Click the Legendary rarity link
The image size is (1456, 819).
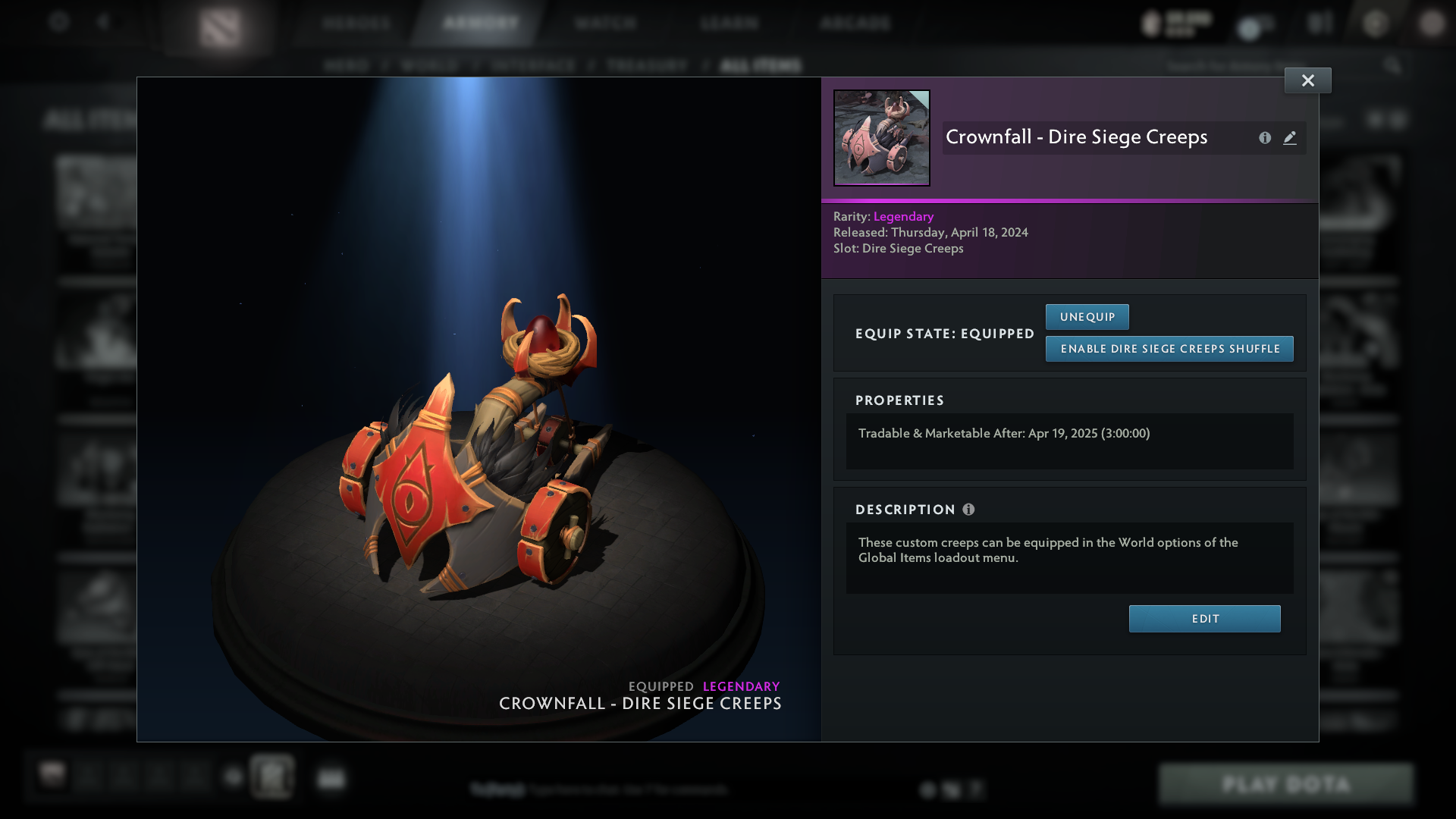[902, 216]
